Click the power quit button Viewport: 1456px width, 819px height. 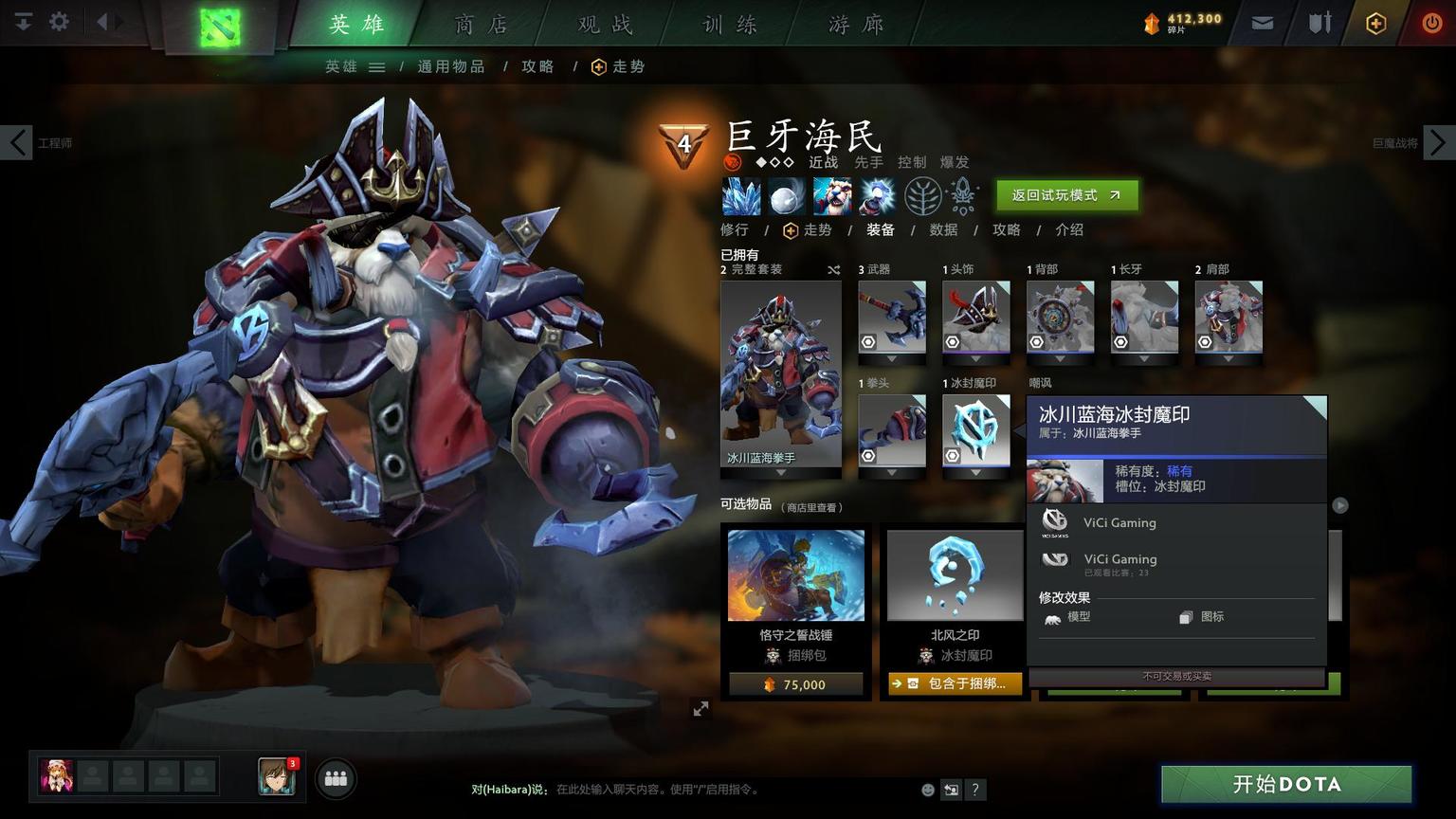1431,23
